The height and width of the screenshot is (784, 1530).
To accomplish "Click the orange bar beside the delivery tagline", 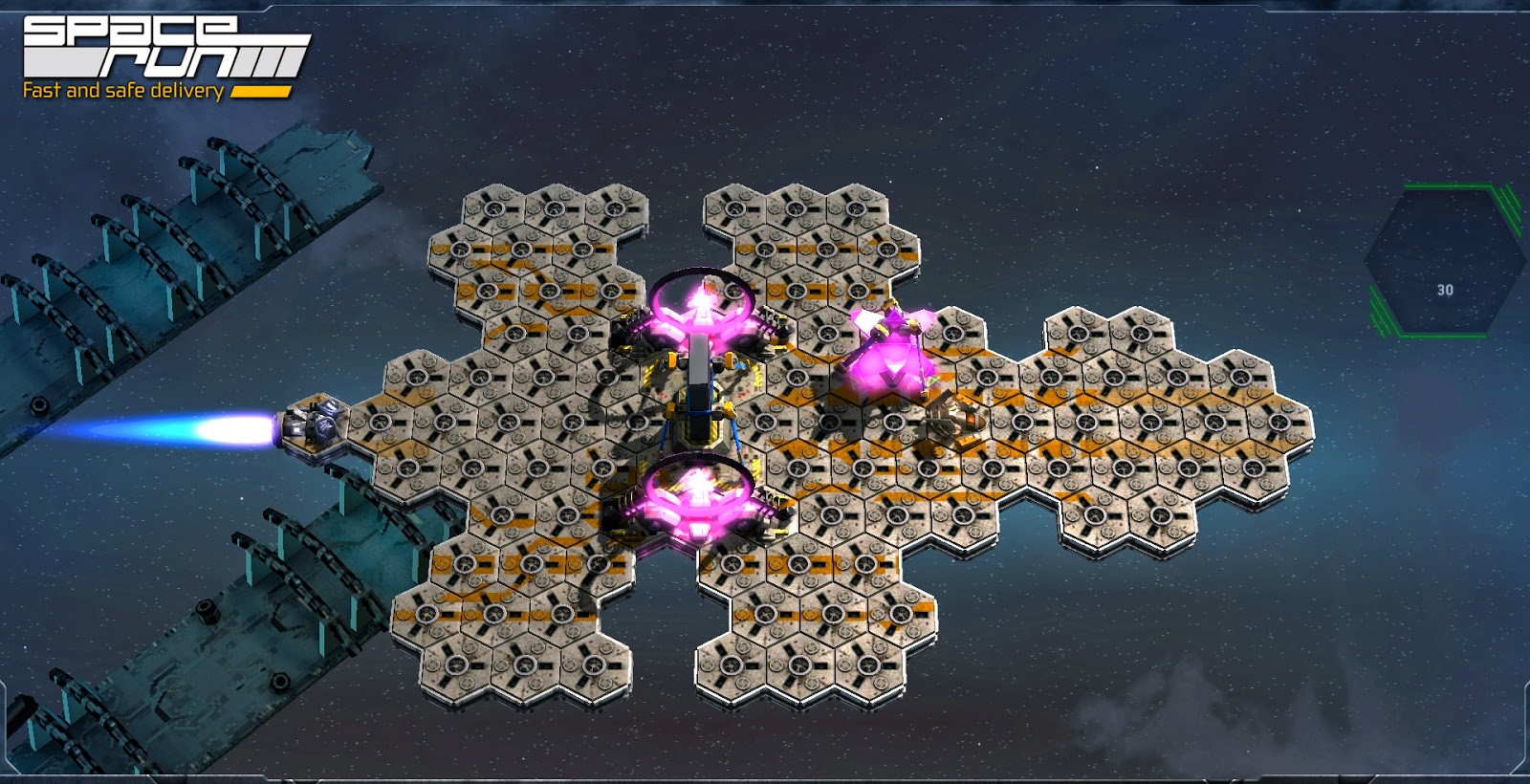I will [263, 91].
